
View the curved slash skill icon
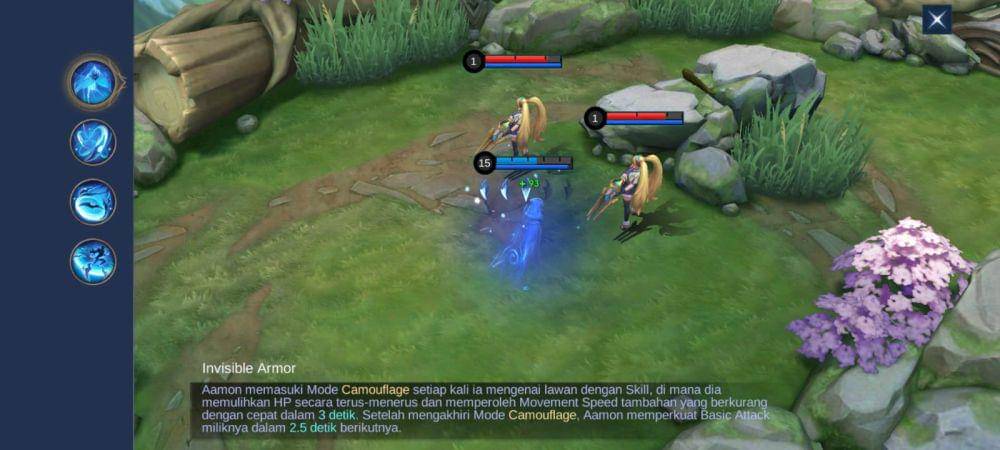[93, 202]
